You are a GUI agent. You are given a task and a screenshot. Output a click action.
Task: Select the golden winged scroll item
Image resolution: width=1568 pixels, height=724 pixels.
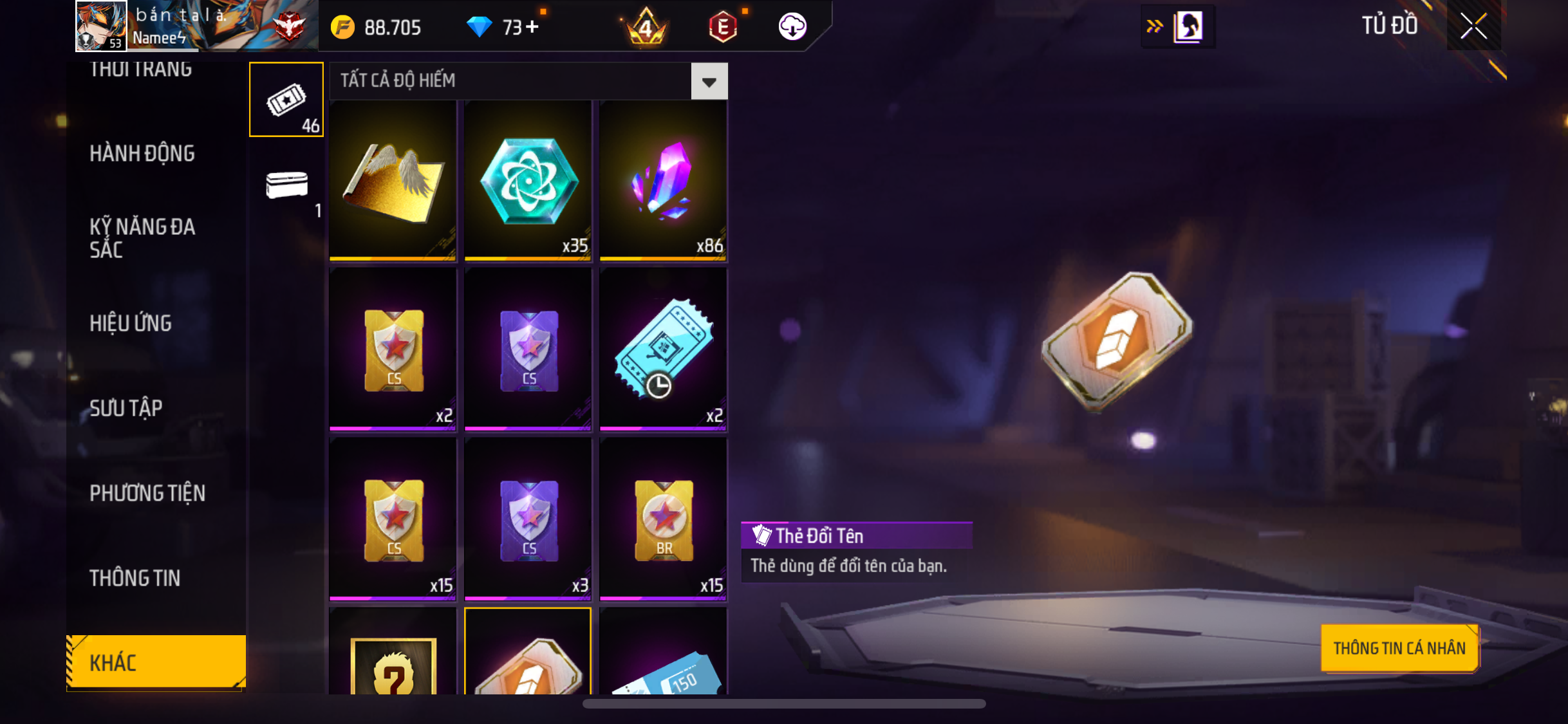coord(393,180)
